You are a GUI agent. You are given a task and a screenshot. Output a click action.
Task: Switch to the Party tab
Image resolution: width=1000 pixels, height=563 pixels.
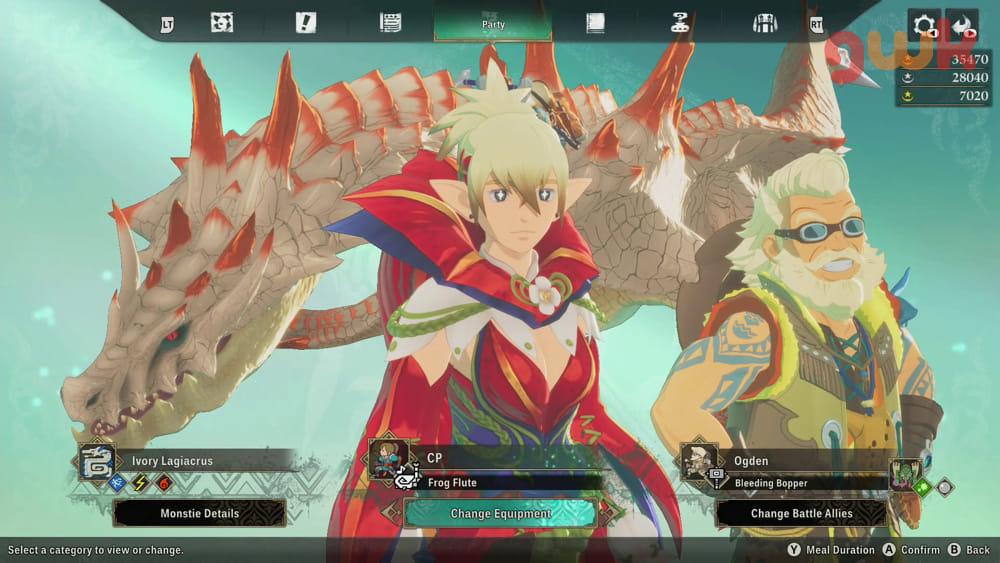492,23
